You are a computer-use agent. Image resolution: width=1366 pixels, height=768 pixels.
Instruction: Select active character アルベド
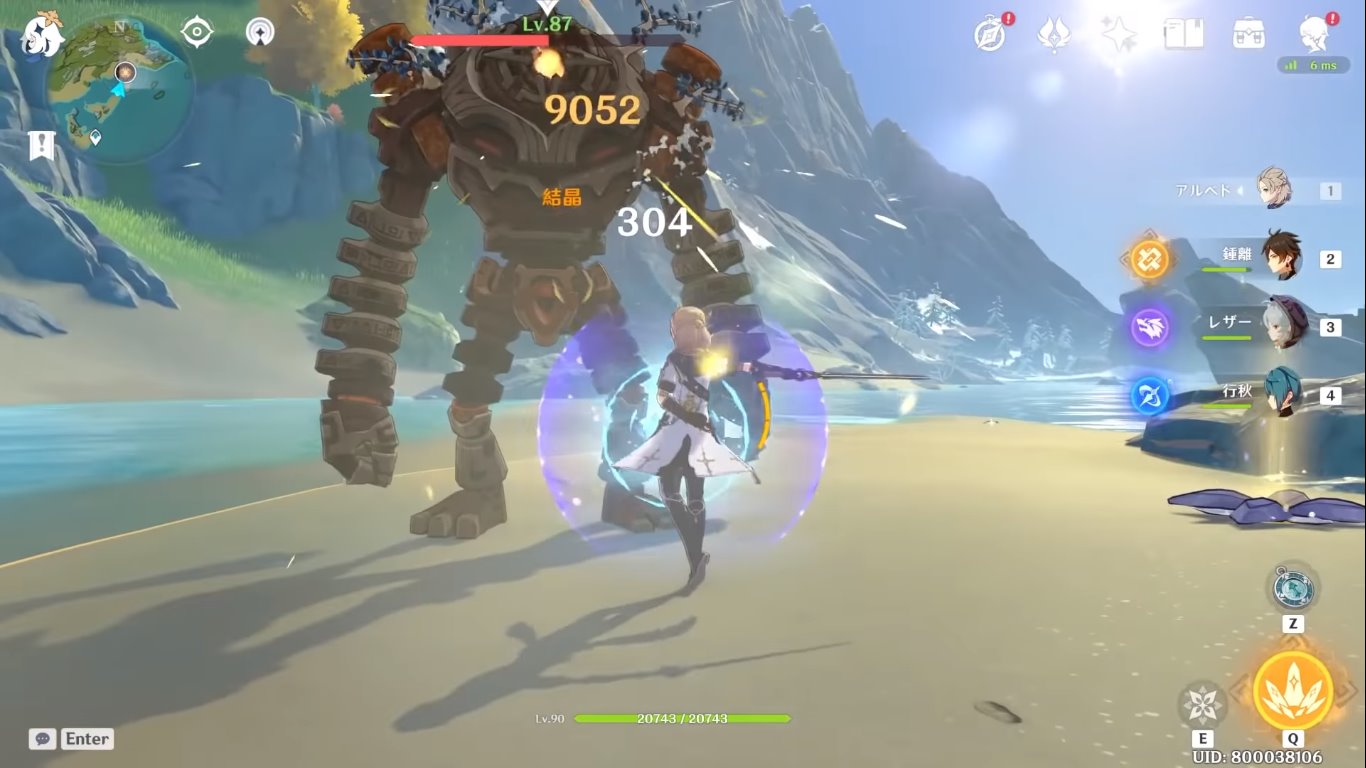click(1273, 190)
